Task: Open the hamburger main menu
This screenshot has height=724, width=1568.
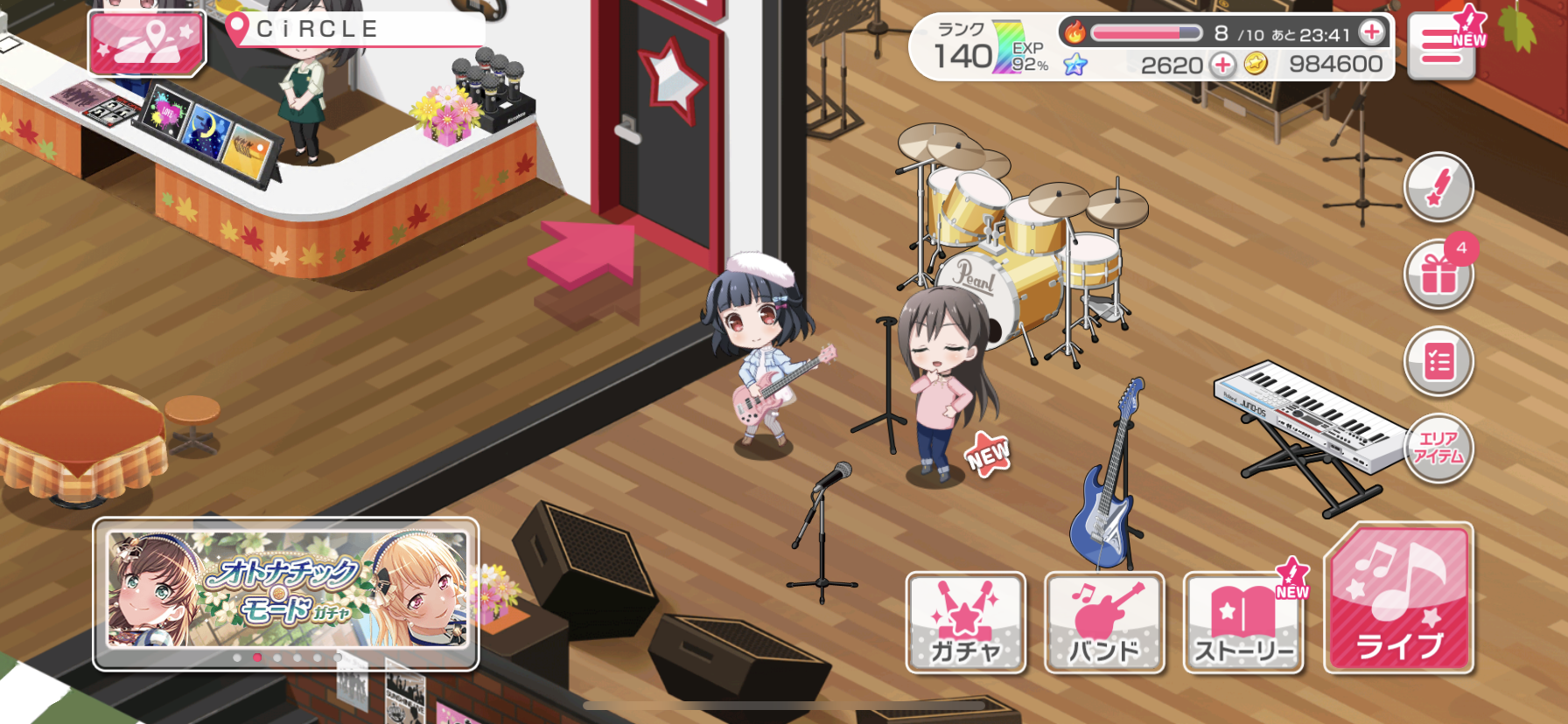Action: 1442,48
